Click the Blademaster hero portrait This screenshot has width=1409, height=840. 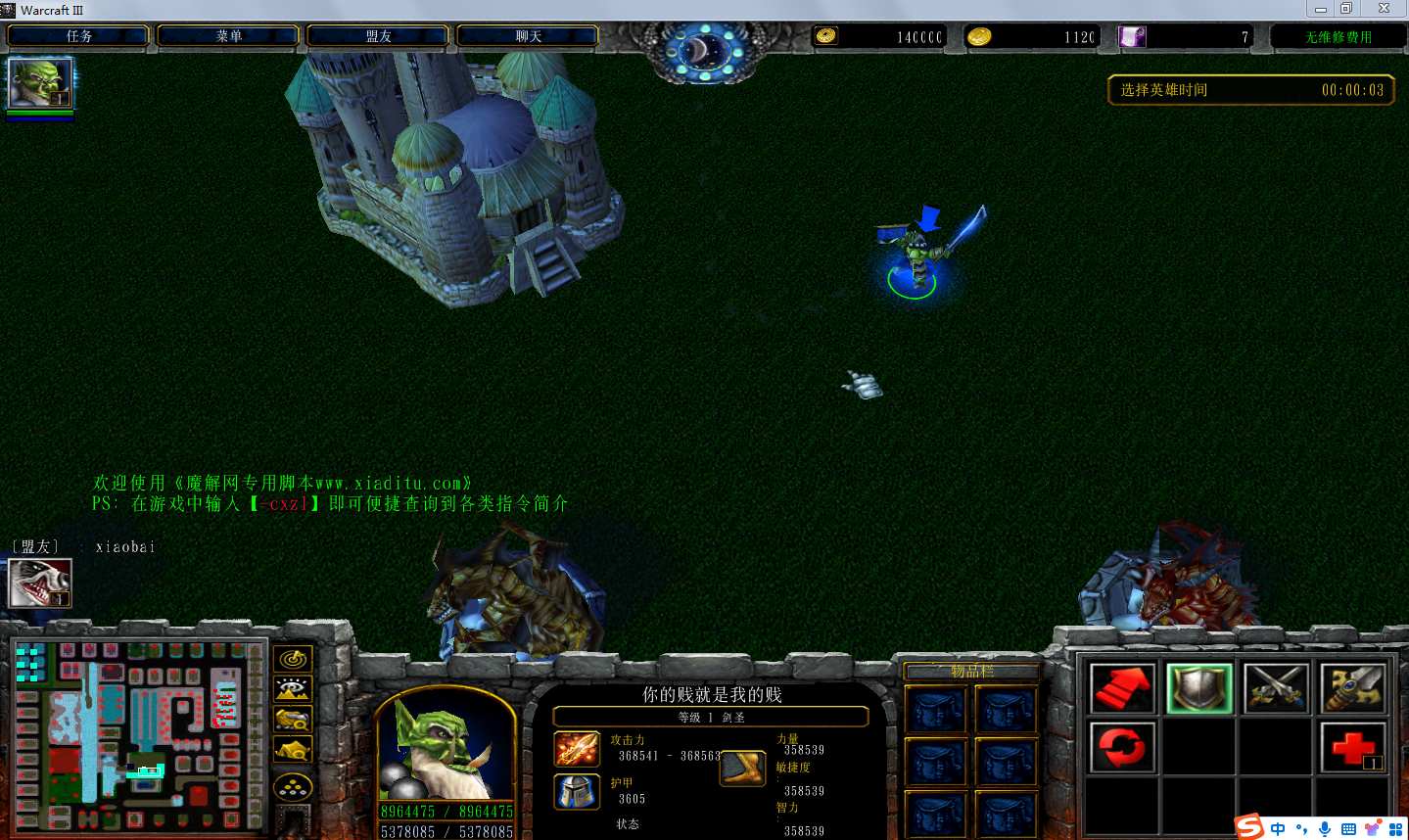[x=446, y=749]
